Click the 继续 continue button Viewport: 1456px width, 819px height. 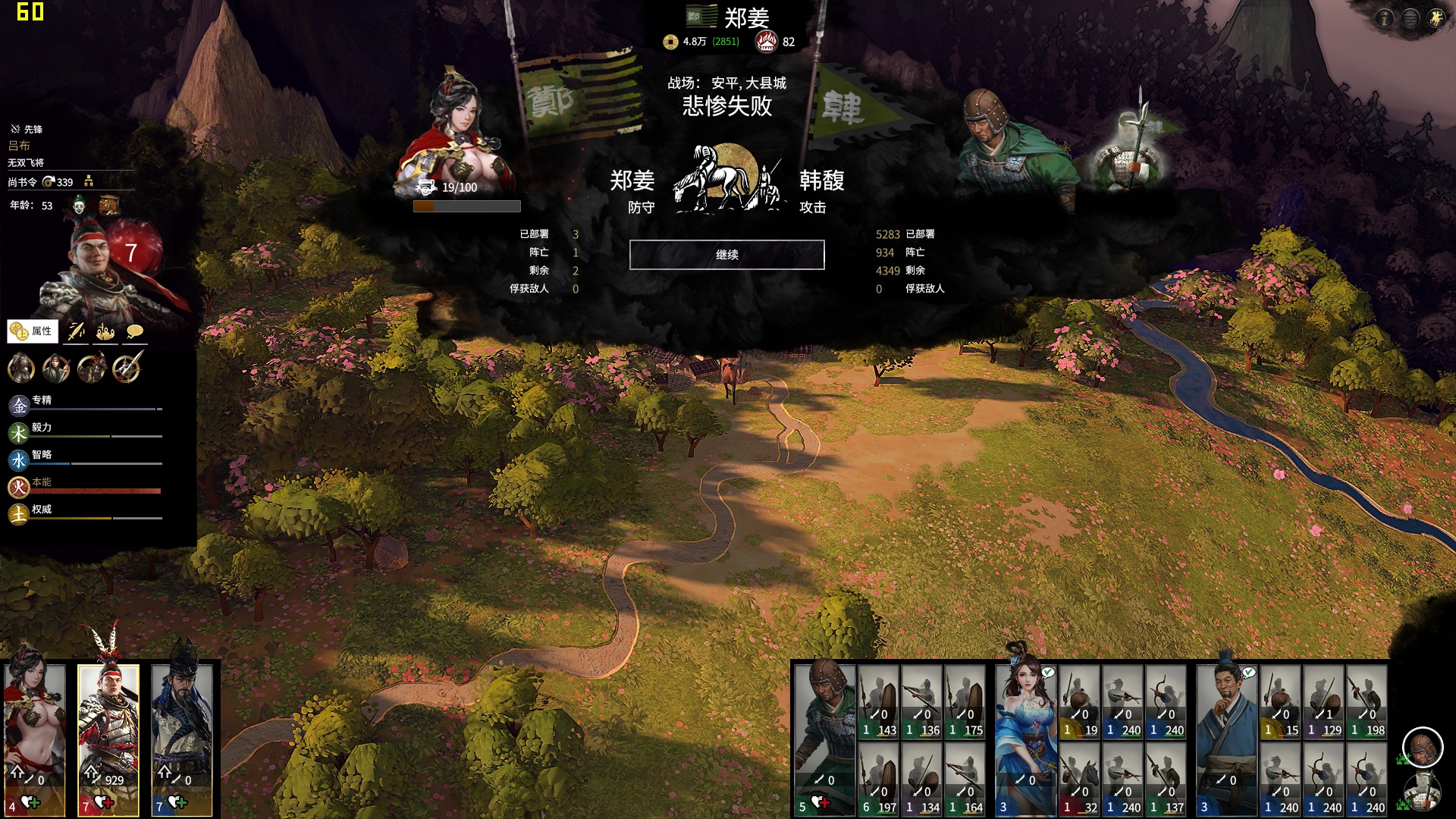pyautogui.click(x=726, y=255)
